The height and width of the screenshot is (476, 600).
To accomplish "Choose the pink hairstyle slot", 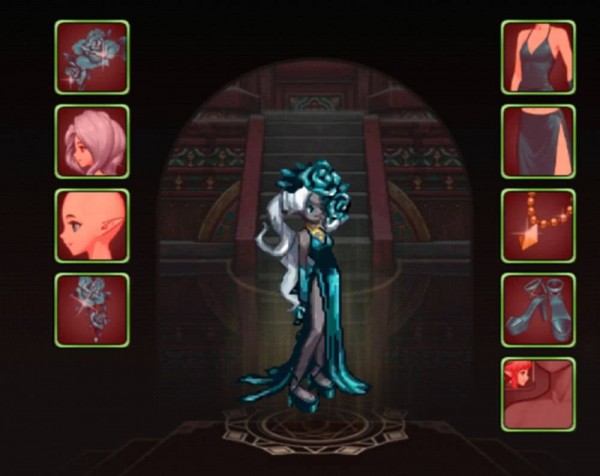I will 92,142.
